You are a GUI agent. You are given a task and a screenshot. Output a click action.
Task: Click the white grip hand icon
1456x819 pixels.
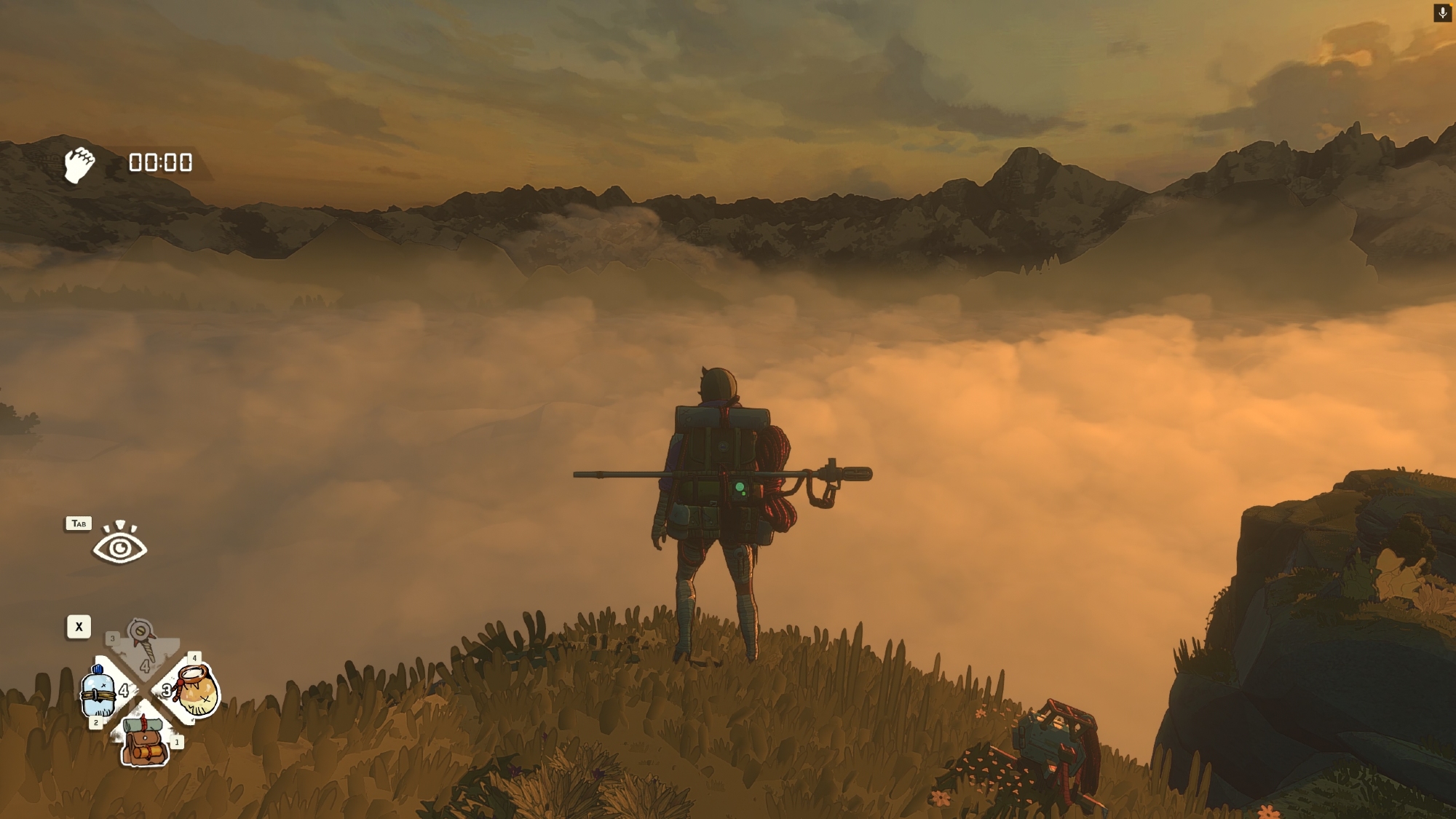[79, 165]
